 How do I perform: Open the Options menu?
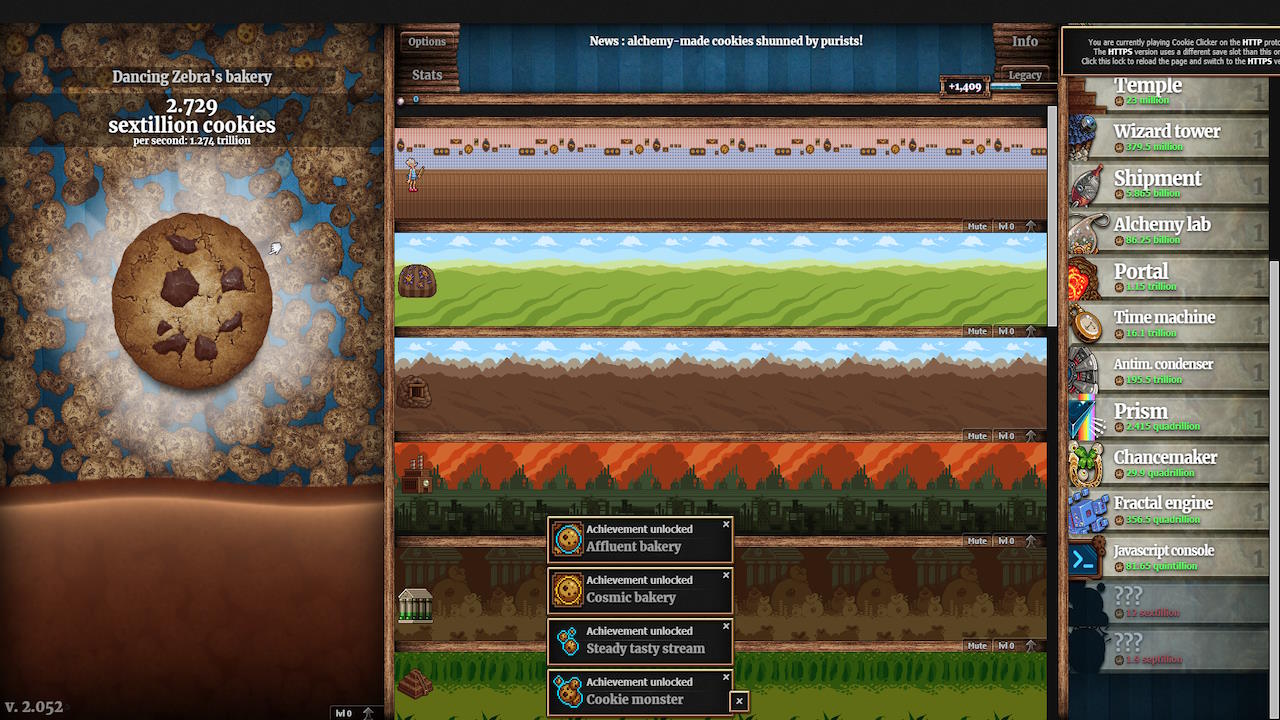[428, 41]
